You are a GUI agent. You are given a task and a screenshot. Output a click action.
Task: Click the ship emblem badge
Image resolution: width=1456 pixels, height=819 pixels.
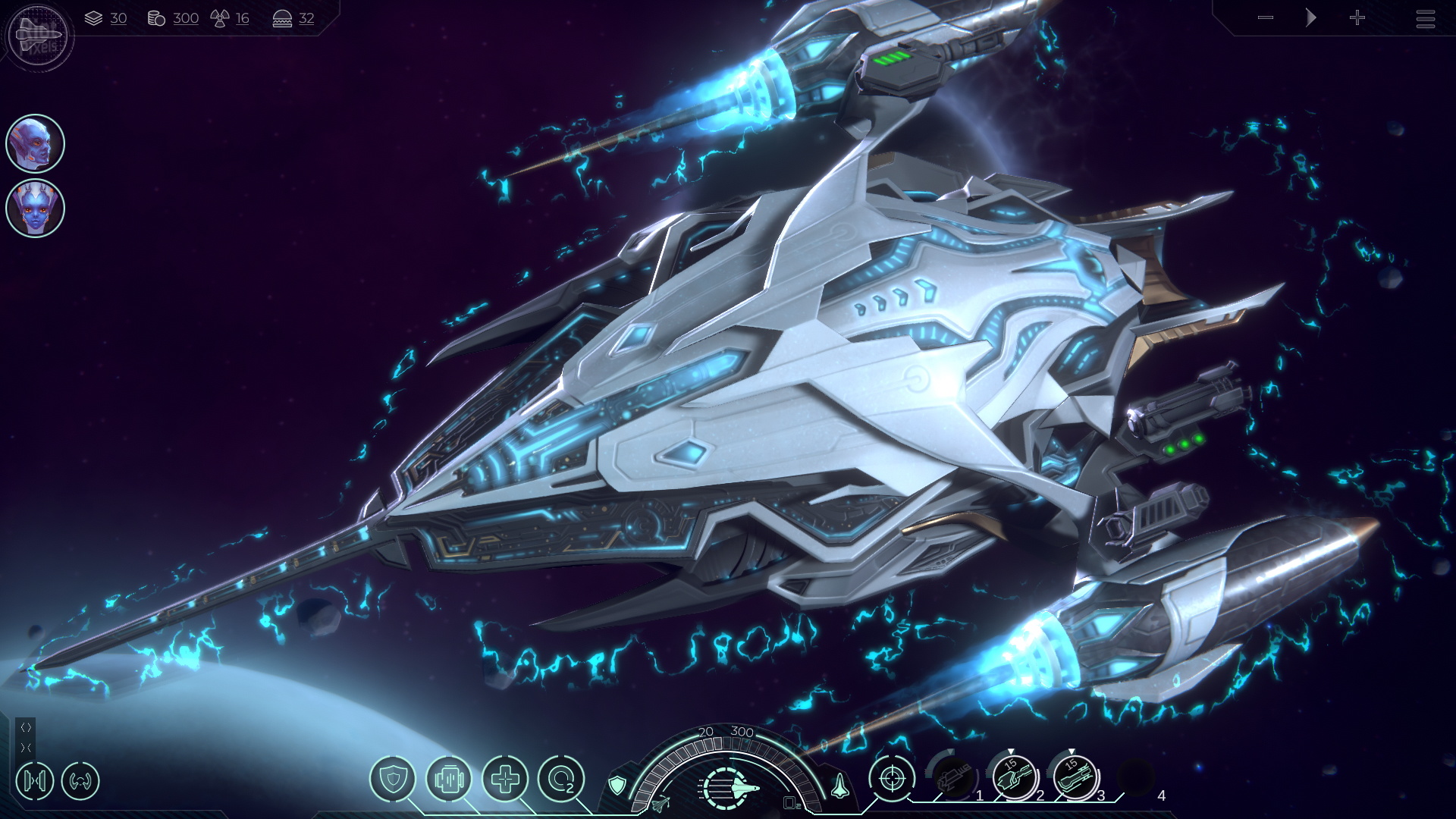click(39, 35)
